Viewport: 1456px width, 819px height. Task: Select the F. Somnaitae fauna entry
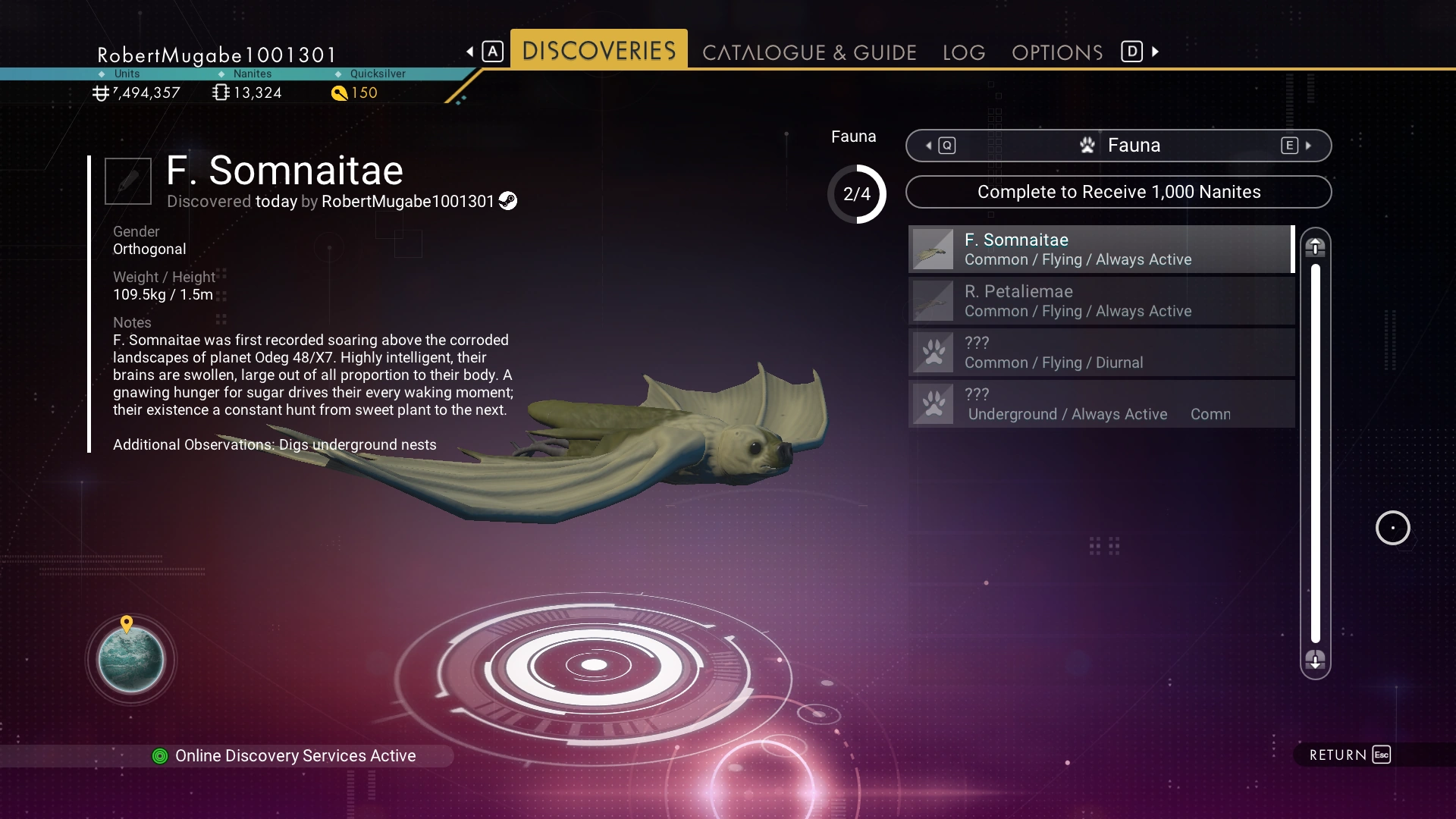[x=1100, y=249]
